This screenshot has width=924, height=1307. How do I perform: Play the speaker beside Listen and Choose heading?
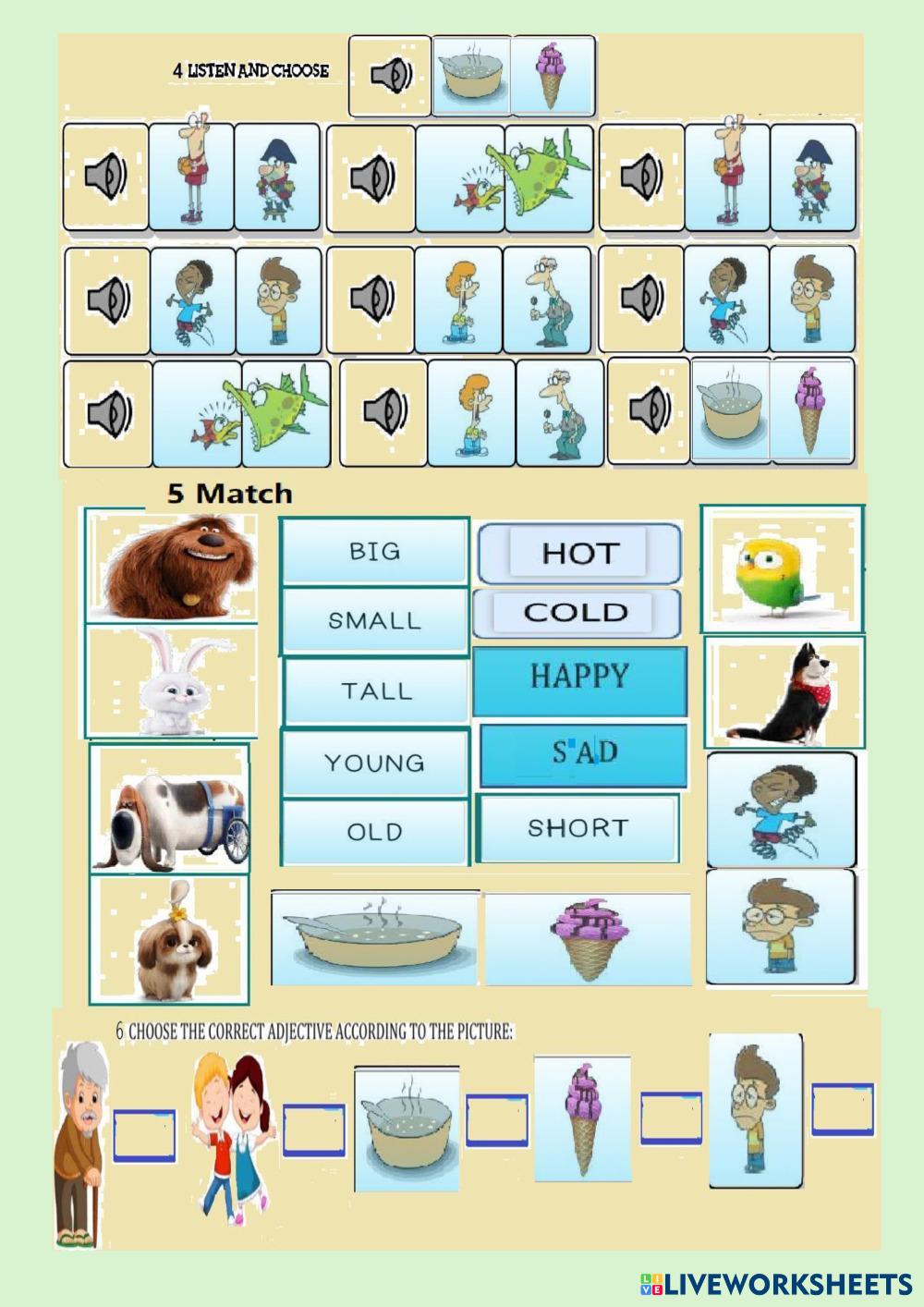tap(390, 76)
